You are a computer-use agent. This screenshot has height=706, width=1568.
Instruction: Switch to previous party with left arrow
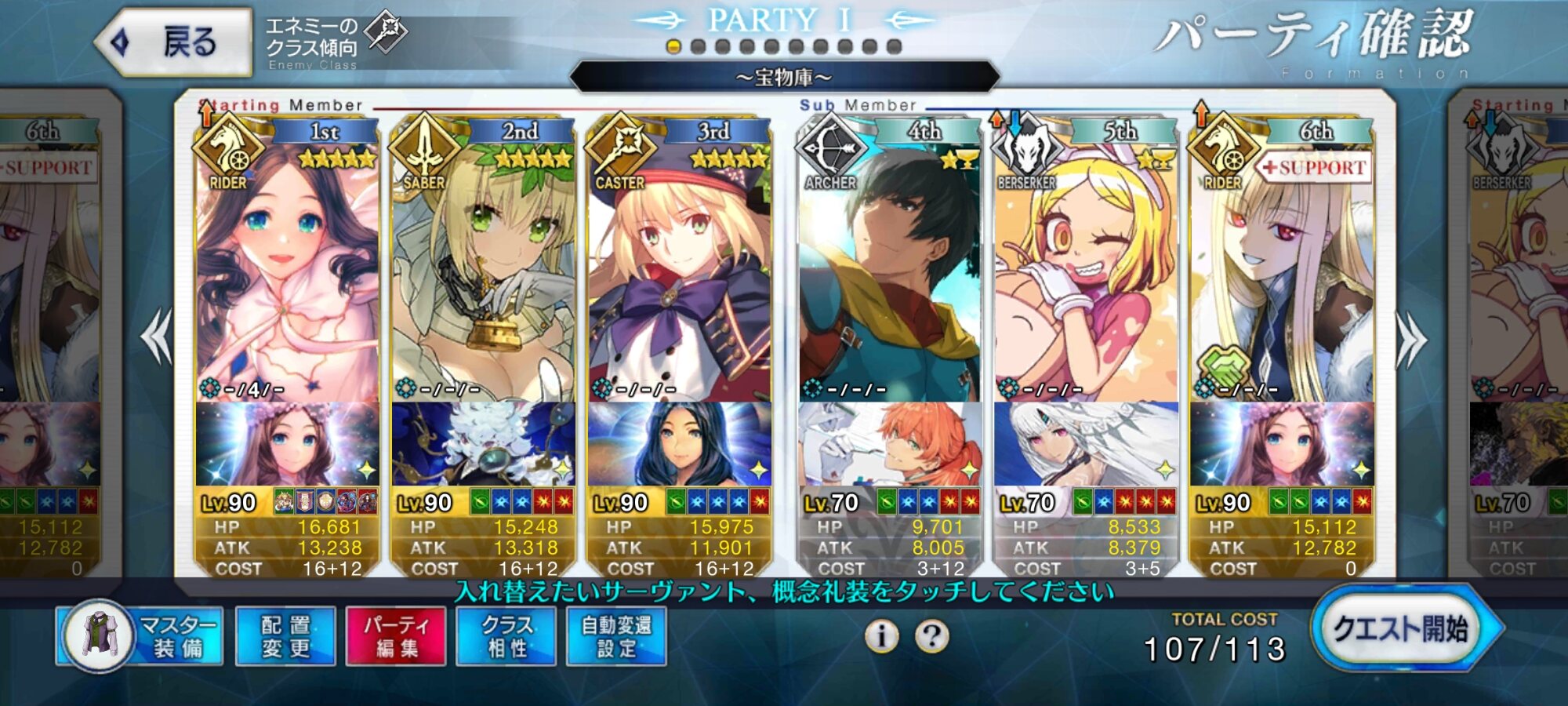[157, 337]
